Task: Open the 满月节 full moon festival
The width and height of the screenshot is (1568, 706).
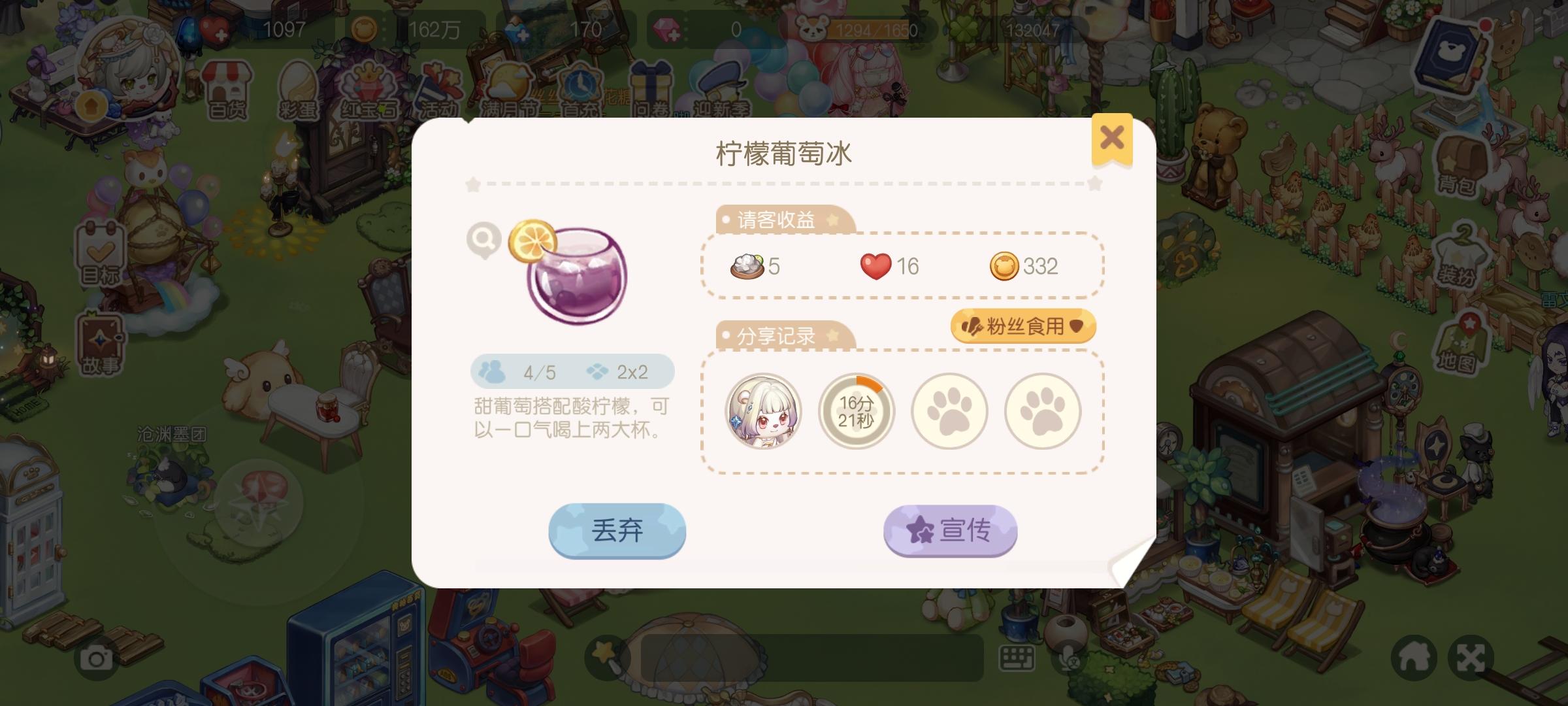Action: click(508, 85)
